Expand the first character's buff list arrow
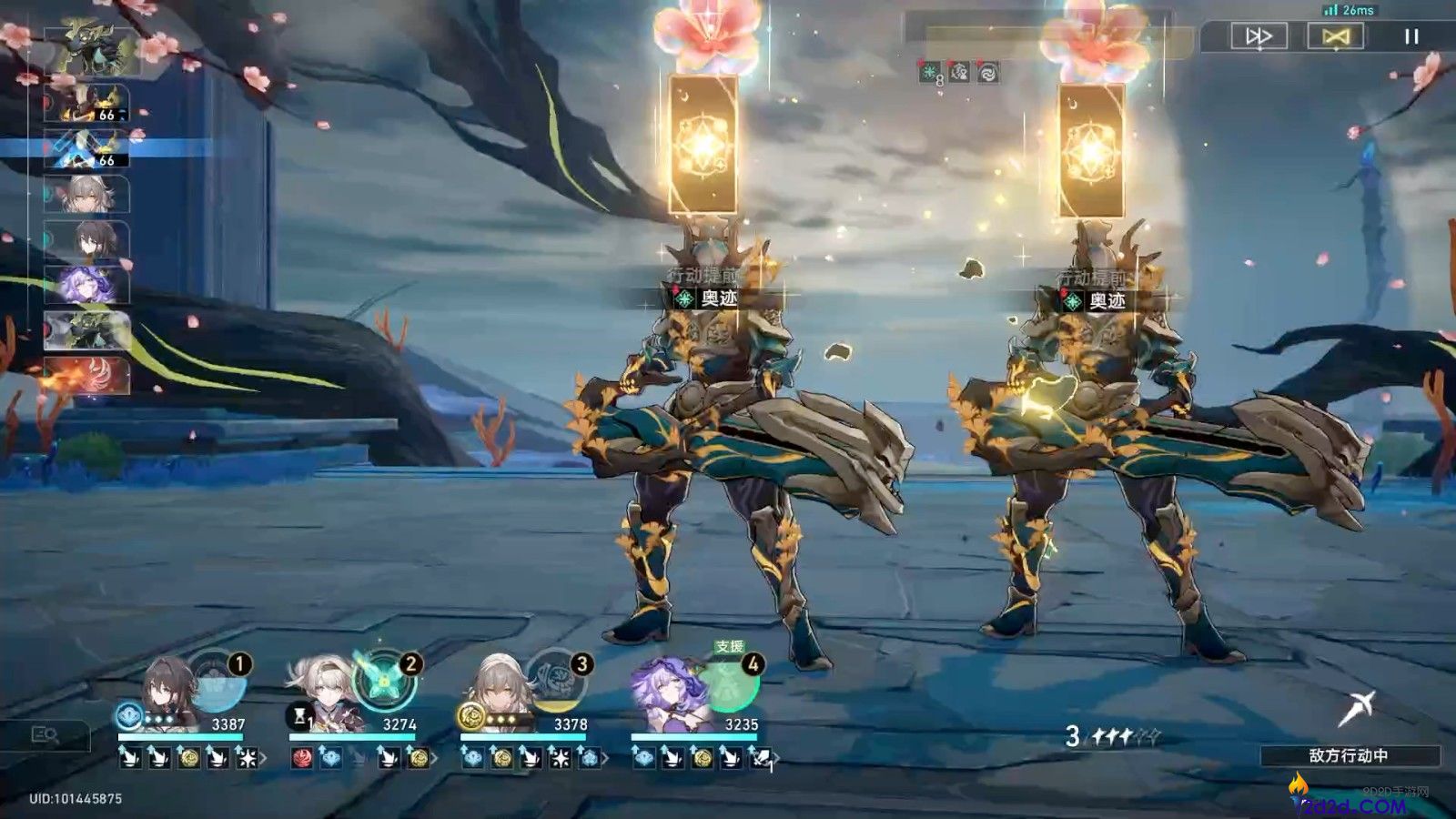This screenshot has height=819, width=1456. pyautogui.click(x=264, y=757)
